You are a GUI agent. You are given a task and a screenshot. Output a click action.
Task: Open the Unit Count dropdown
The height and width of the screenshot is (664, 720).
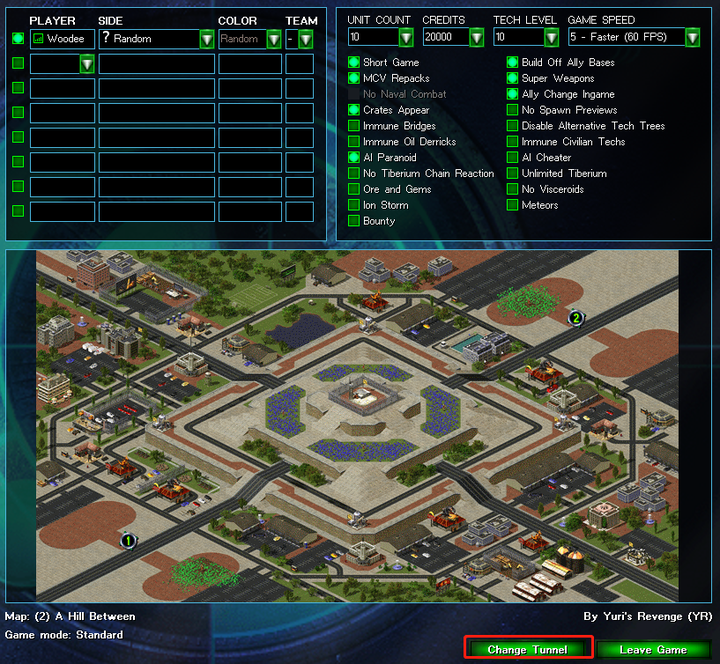(406, 38)
